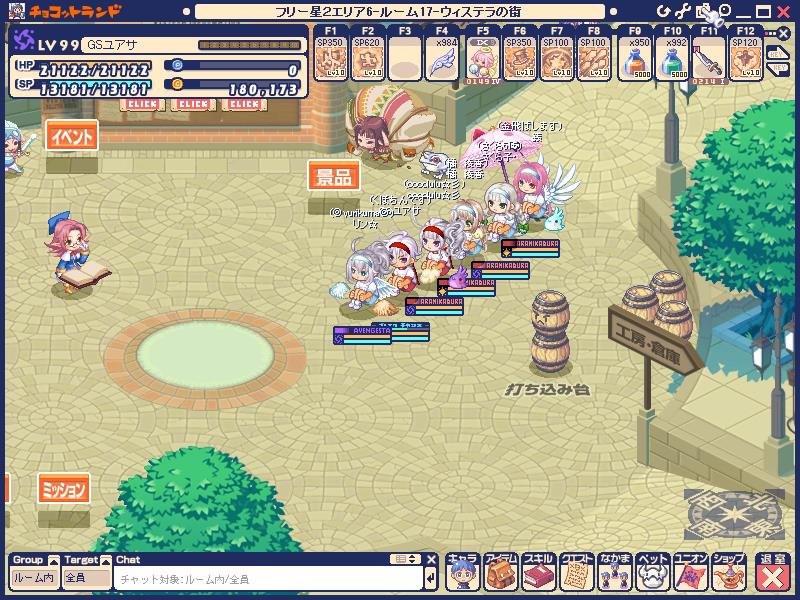
Task: Click the chat message input field
Action: click(x=268, y=578)
